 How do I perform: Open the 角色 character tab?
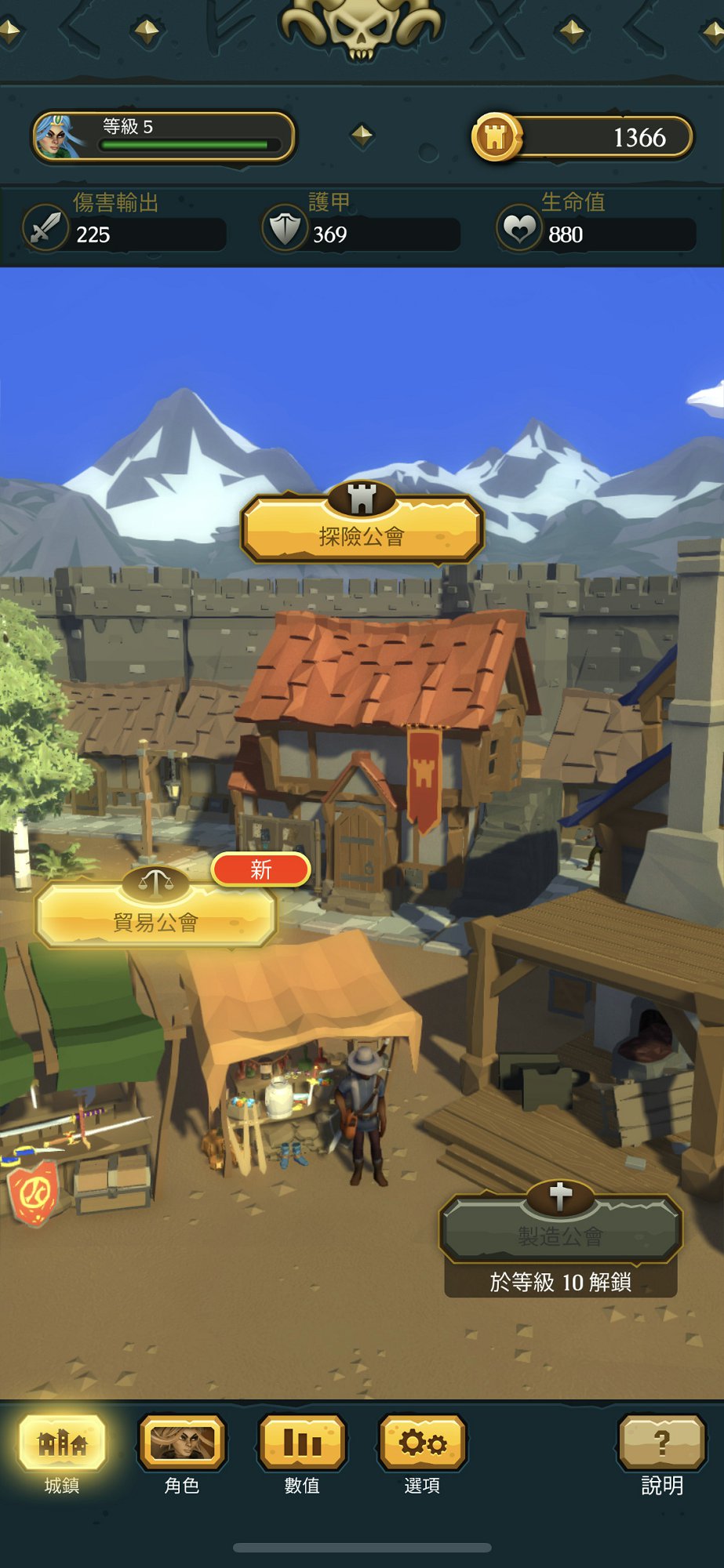pyautogui.click(x=182, y=1443)
